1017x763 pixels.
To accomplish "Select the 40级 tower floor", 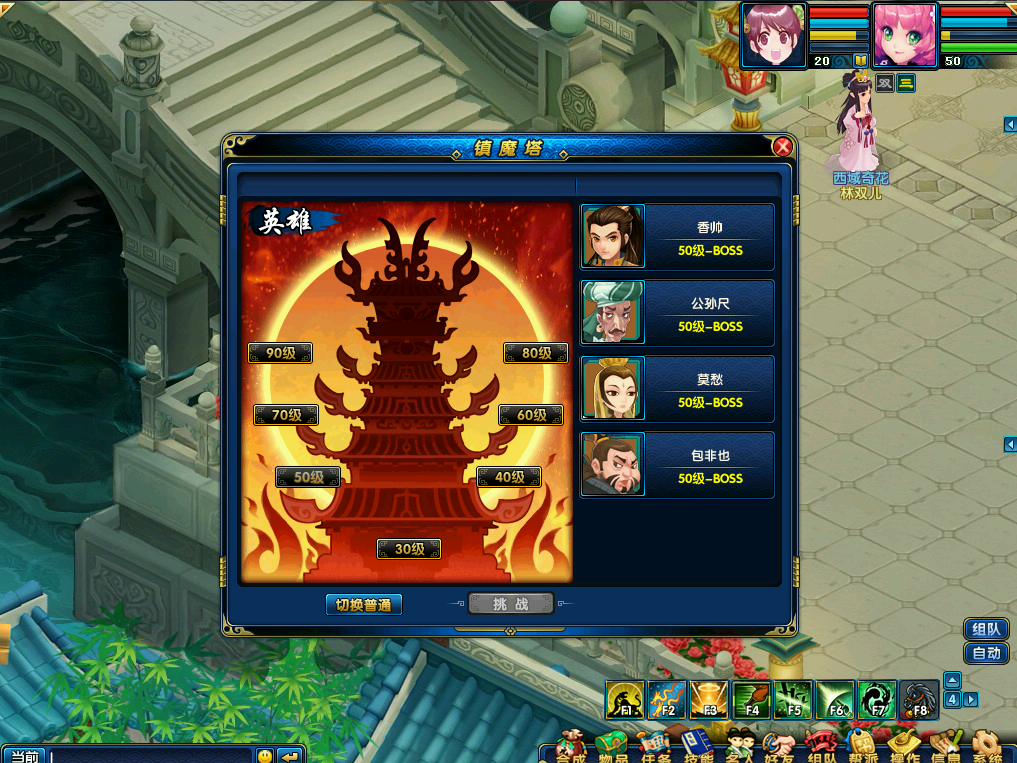I will 509,477.
